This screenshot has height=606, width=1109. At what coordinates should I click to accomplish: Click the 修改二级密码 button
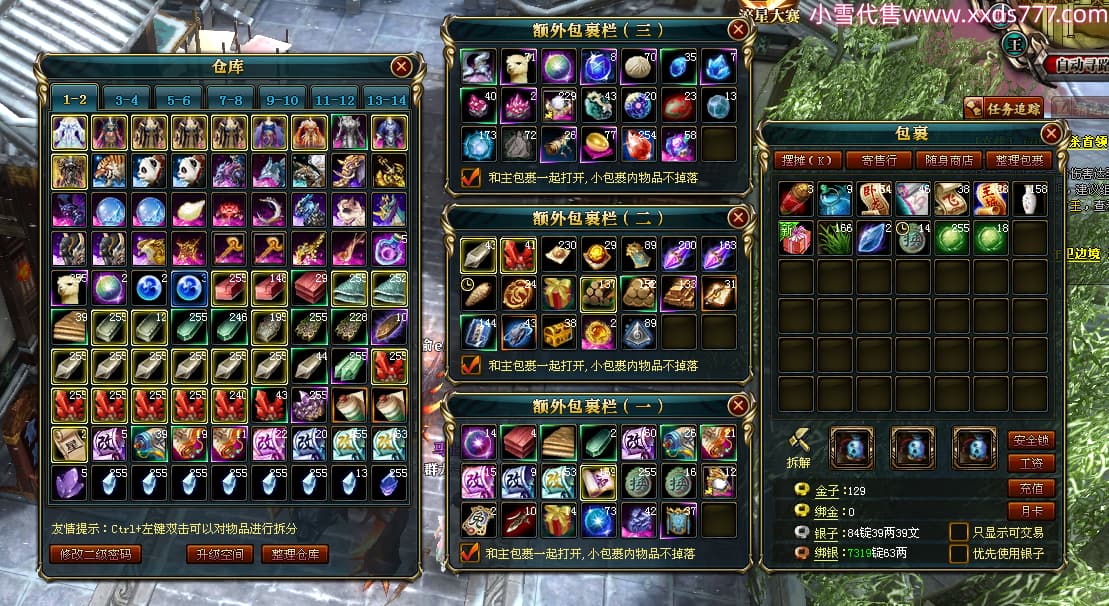tap(95, 553)
